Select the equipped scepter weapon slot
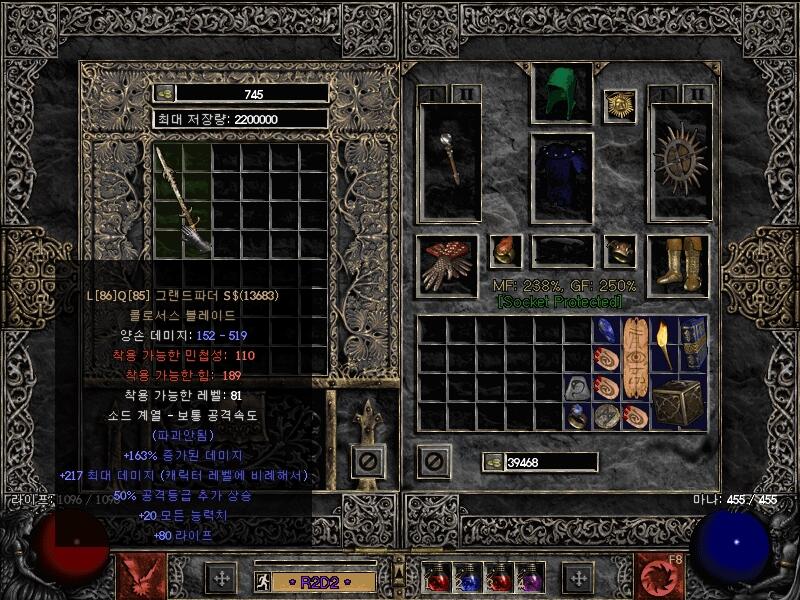800x600 pixels. (x=449, y=160)
